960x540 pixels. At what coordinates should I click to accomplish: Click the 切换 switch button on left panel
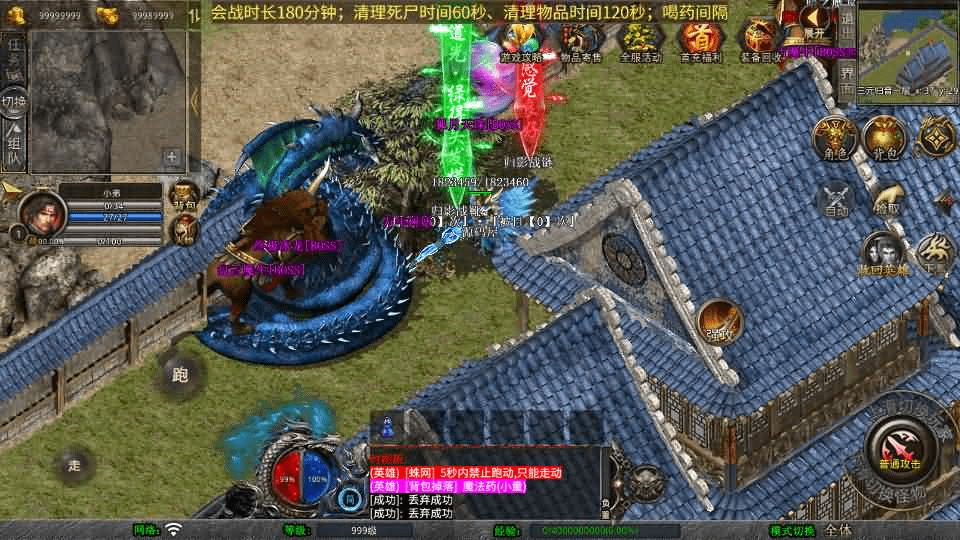pos(14,102)
